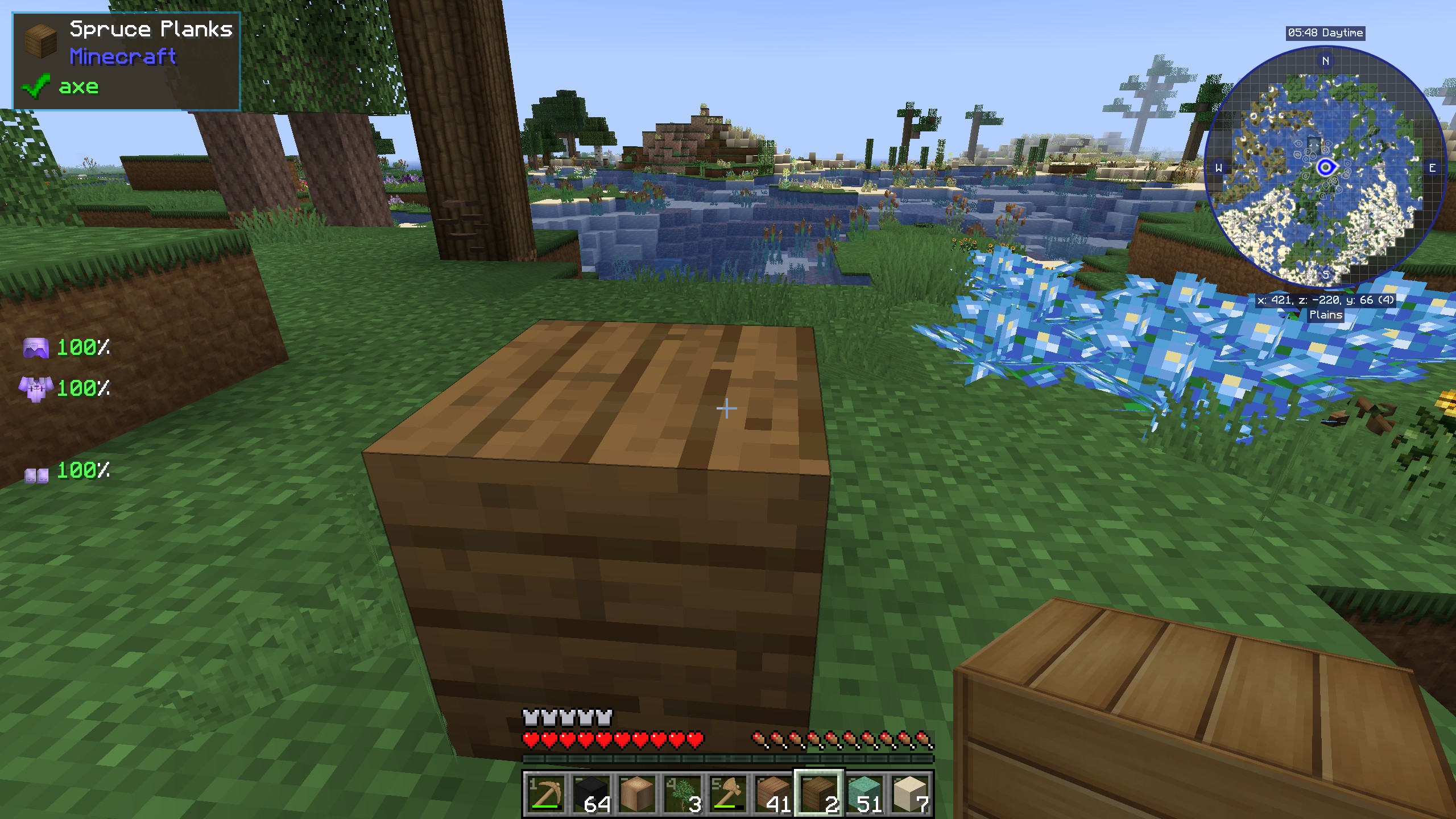Click the Minecraft mod name in the tooltip
Image resolution: width=1456 pixels, height=819 pixels.
tap(123, 57)
